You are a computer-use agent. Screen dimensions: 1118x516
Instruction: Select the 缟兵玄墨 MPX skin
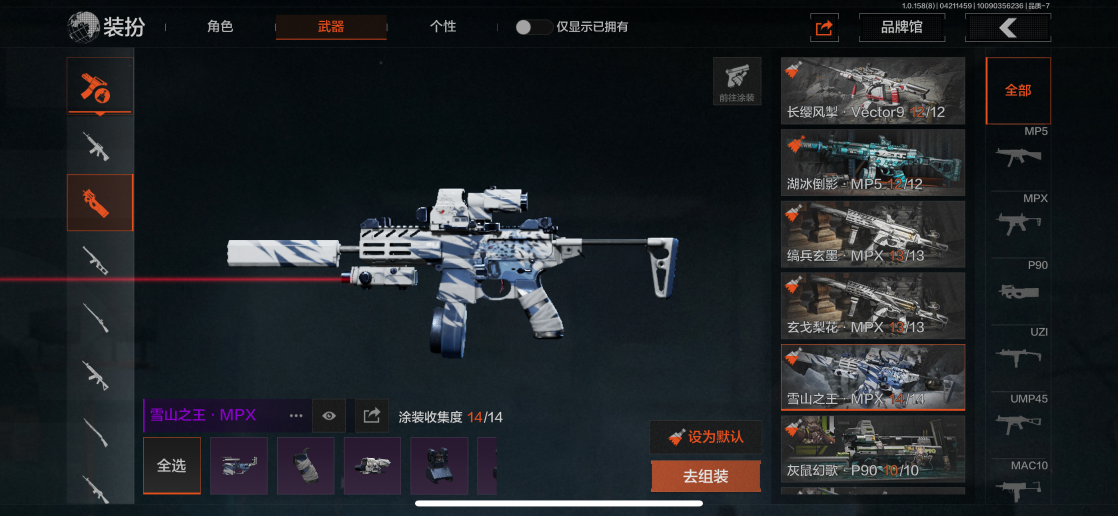coord(872,235)
